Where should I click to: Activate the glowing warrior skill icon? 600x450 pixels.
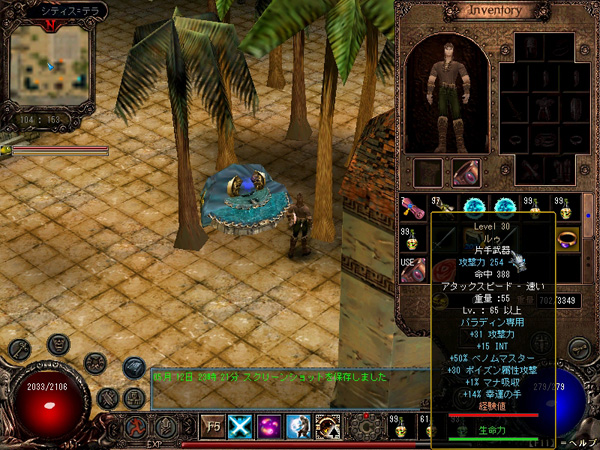298,425
